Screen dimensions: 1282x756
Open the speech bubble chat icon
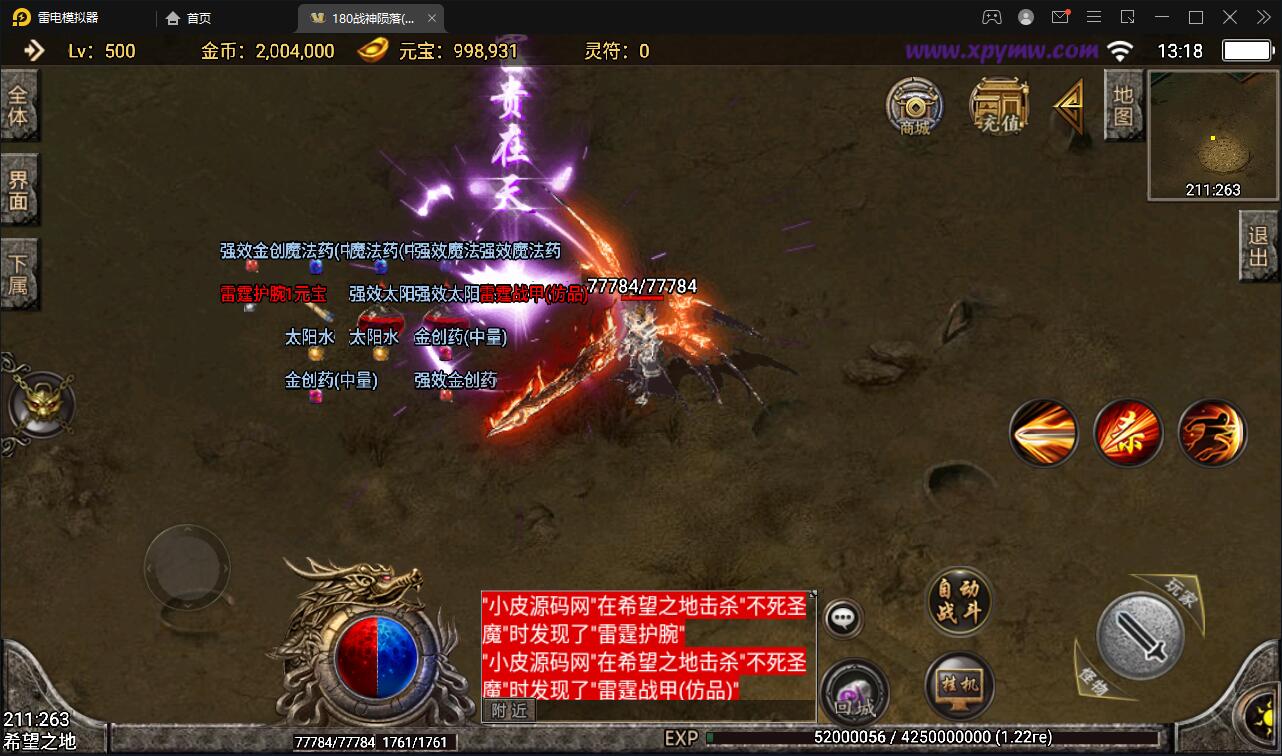click(841, 616)
